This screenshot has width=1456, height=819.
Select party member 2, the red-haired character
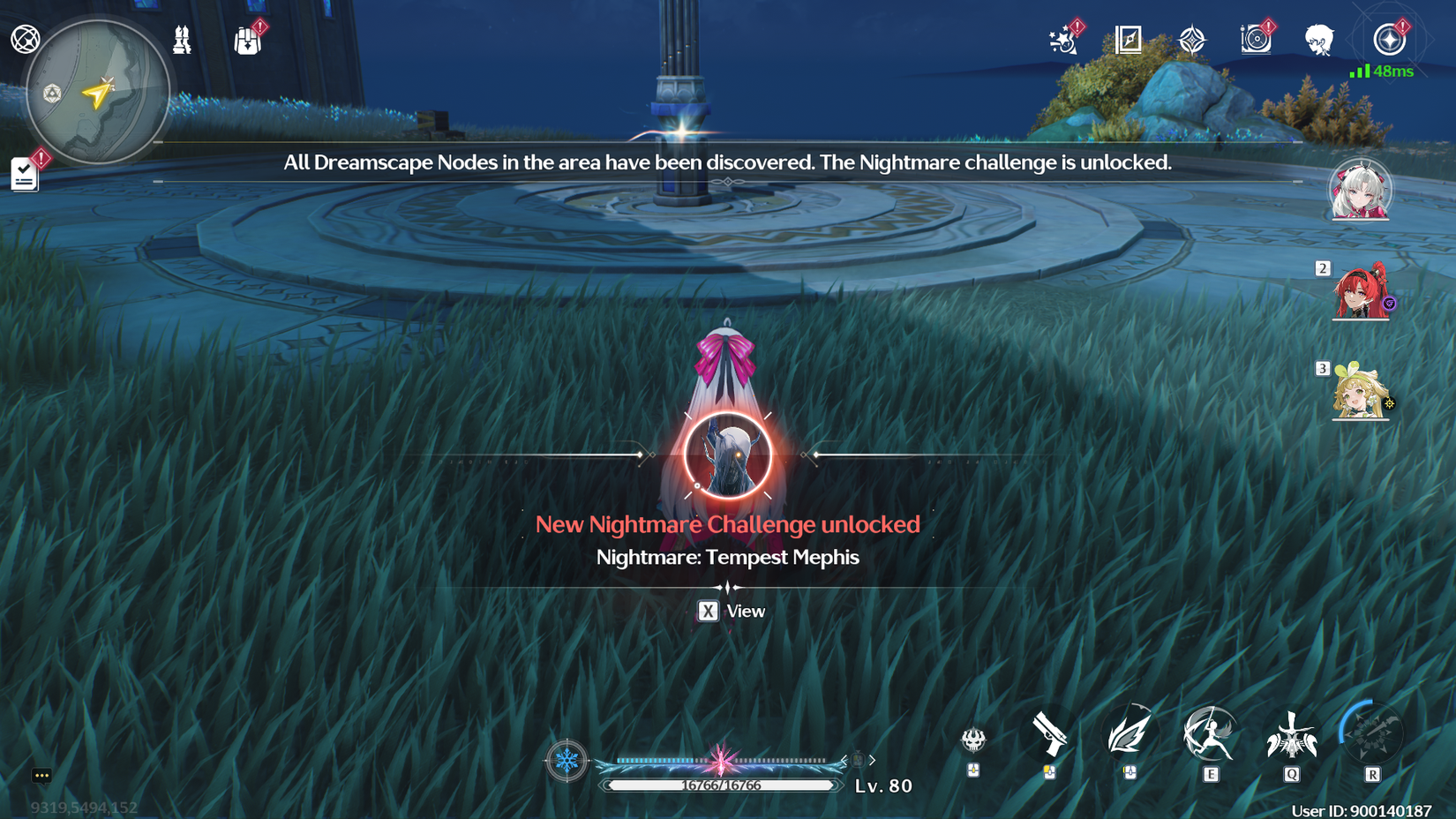point(1360,294)
